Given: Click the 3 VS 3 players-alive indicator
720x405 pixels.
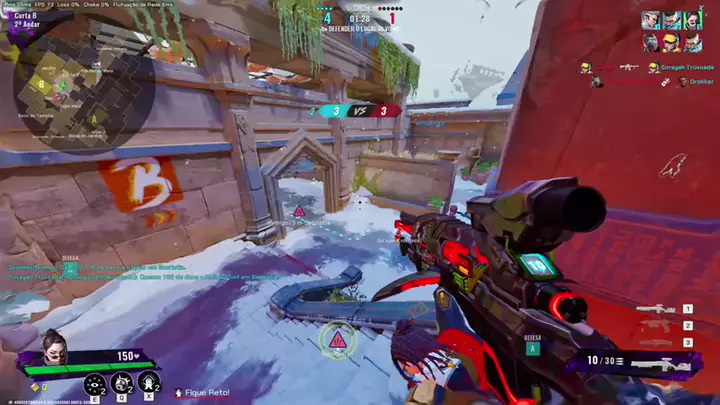Looking at the screenshot, I should (x=354, y=111).
